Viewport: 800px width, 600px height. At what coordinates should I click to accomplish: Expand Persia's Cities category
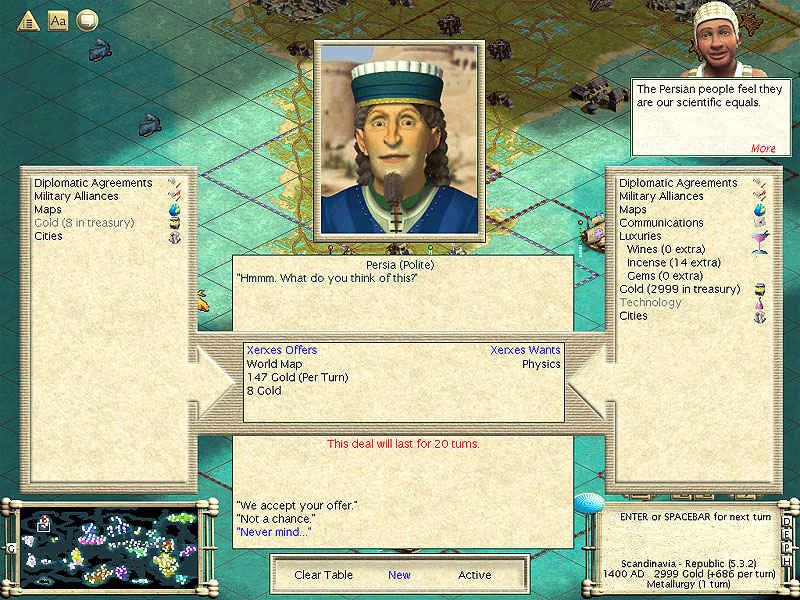click(x=48, y=236)
